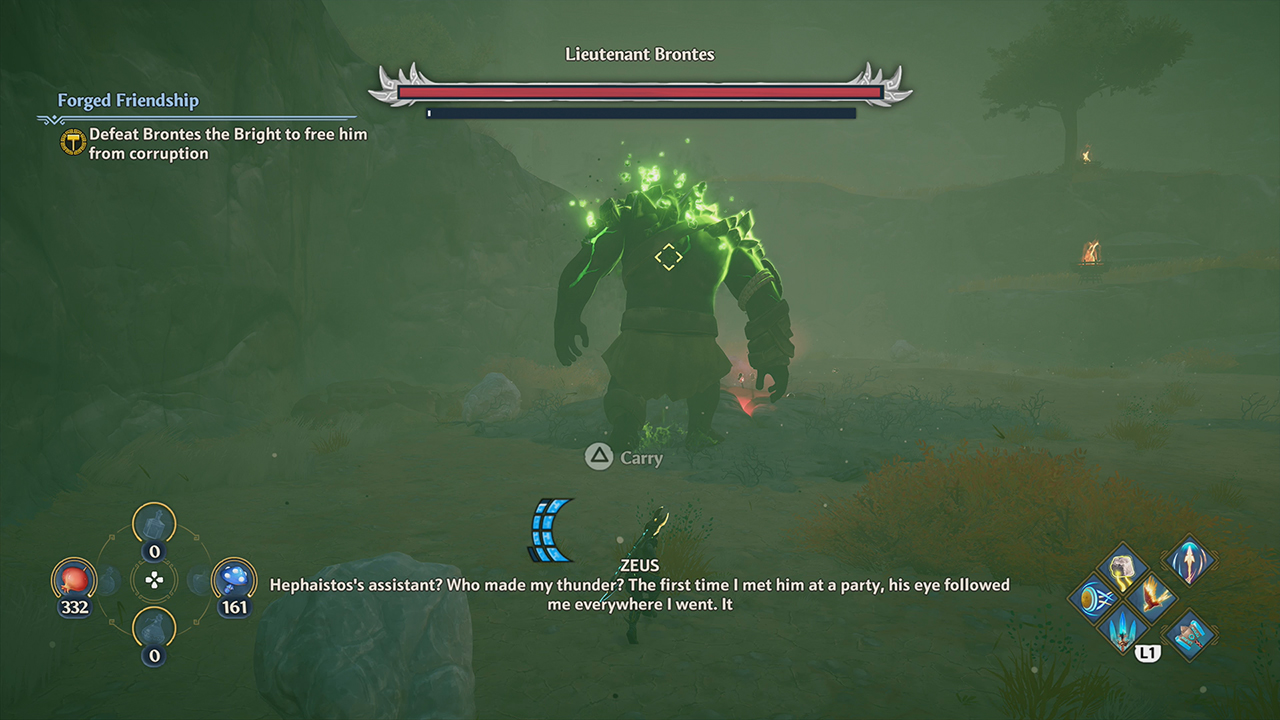Select the blue mushroom consumable icon

click(x=234, y=578)
